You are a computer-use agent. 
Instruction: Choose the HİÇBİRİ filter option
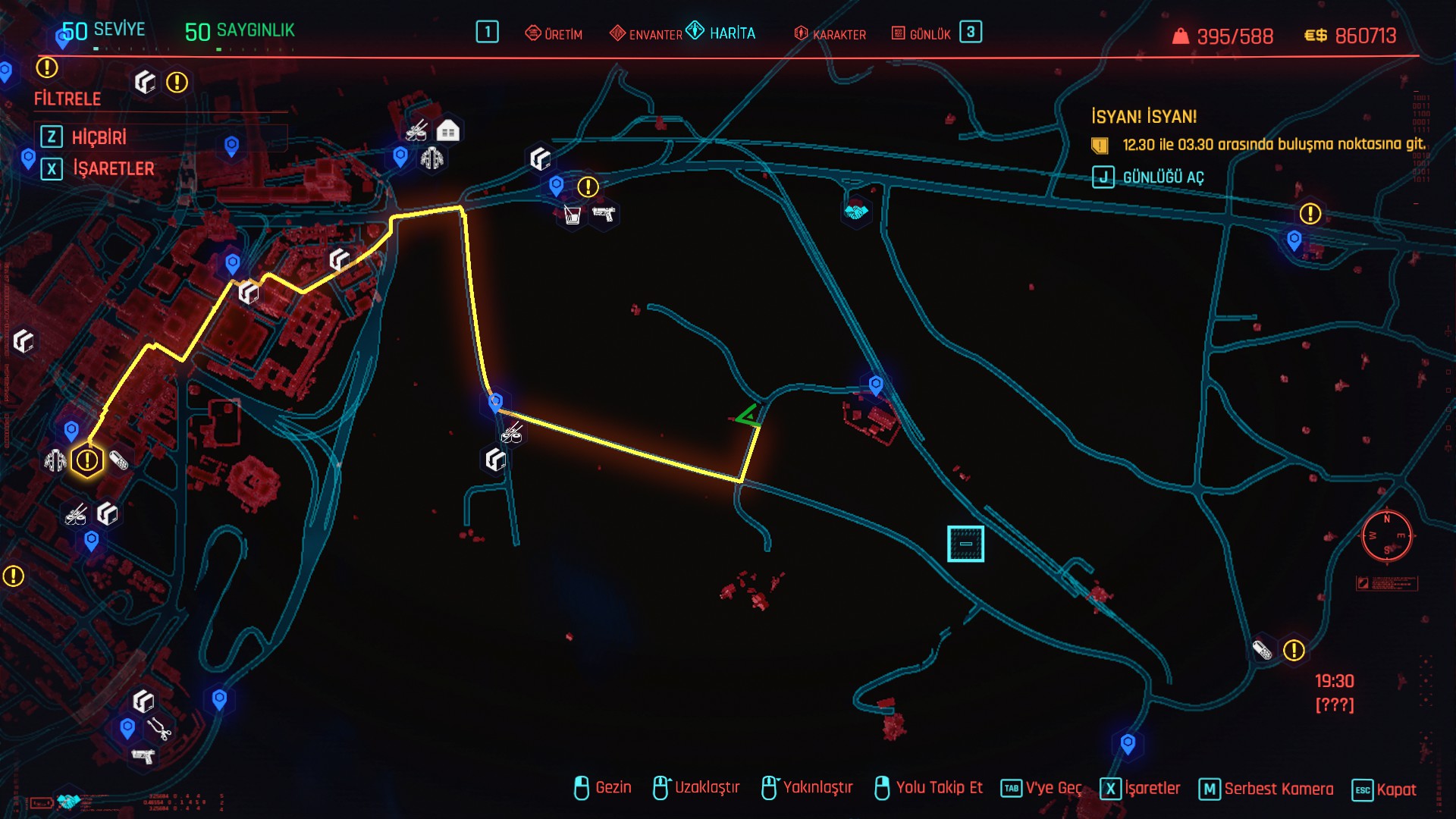point(99,137)
